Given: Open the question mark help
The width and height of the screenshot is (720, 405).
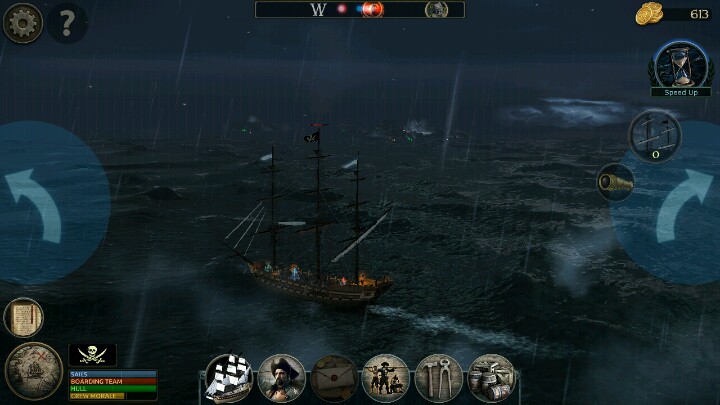Looking at the screenshot, I should pos(67,22).
